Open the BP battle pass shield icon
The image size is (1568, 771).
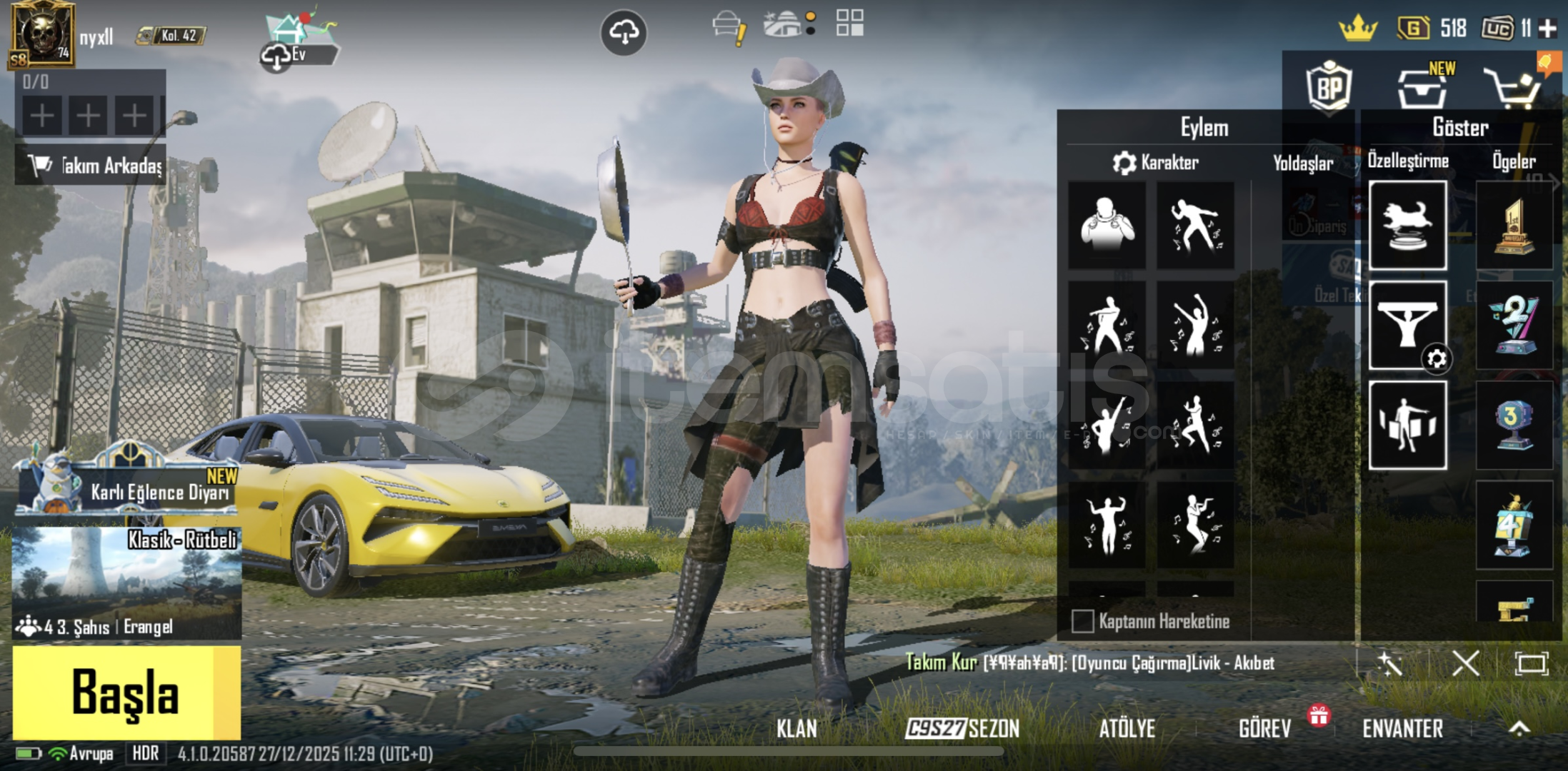tap(1329, 87)
